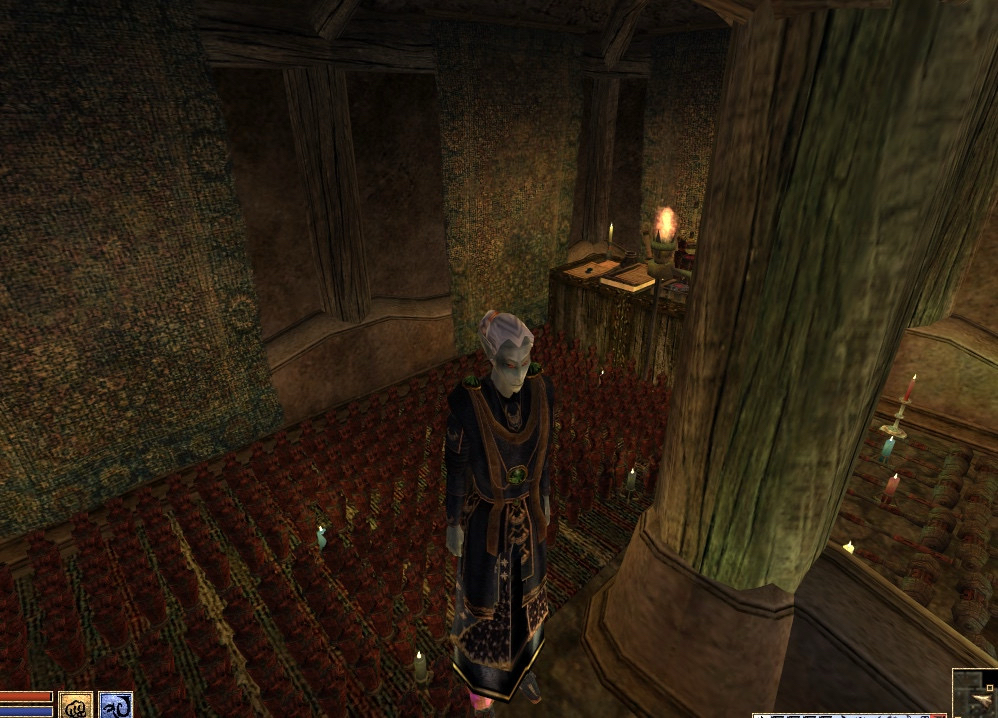Open the minimap in the corner
Screen dimensions: 998x718
pos(975,694)
